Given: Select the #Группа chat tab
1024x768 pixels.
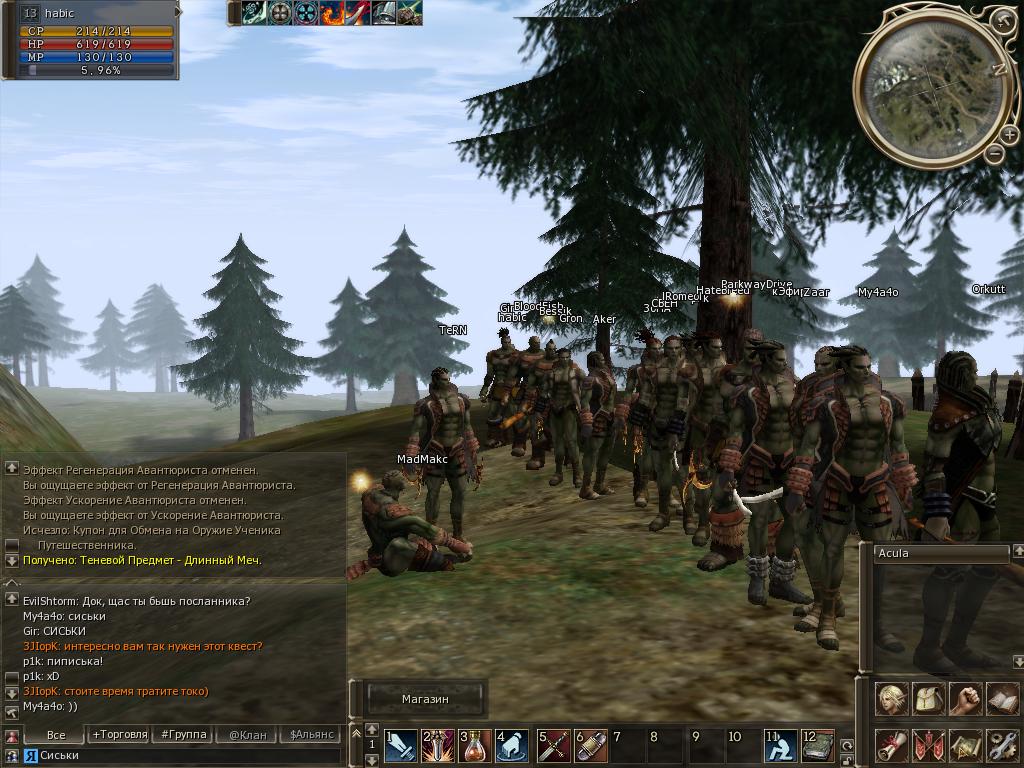Looking at the screenshot, I should point(183,735).
